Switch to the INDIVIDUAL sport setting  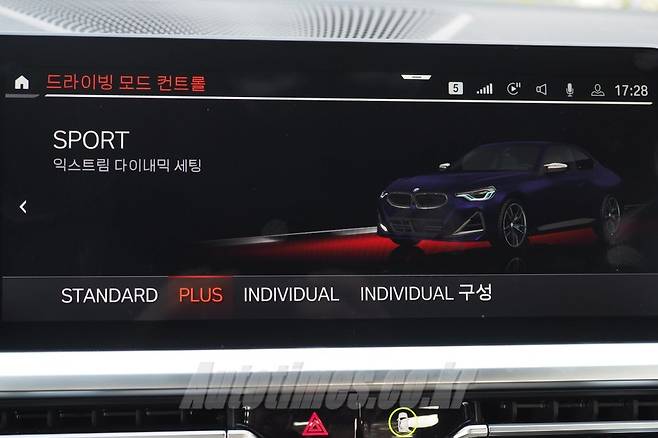coord(291,294)
